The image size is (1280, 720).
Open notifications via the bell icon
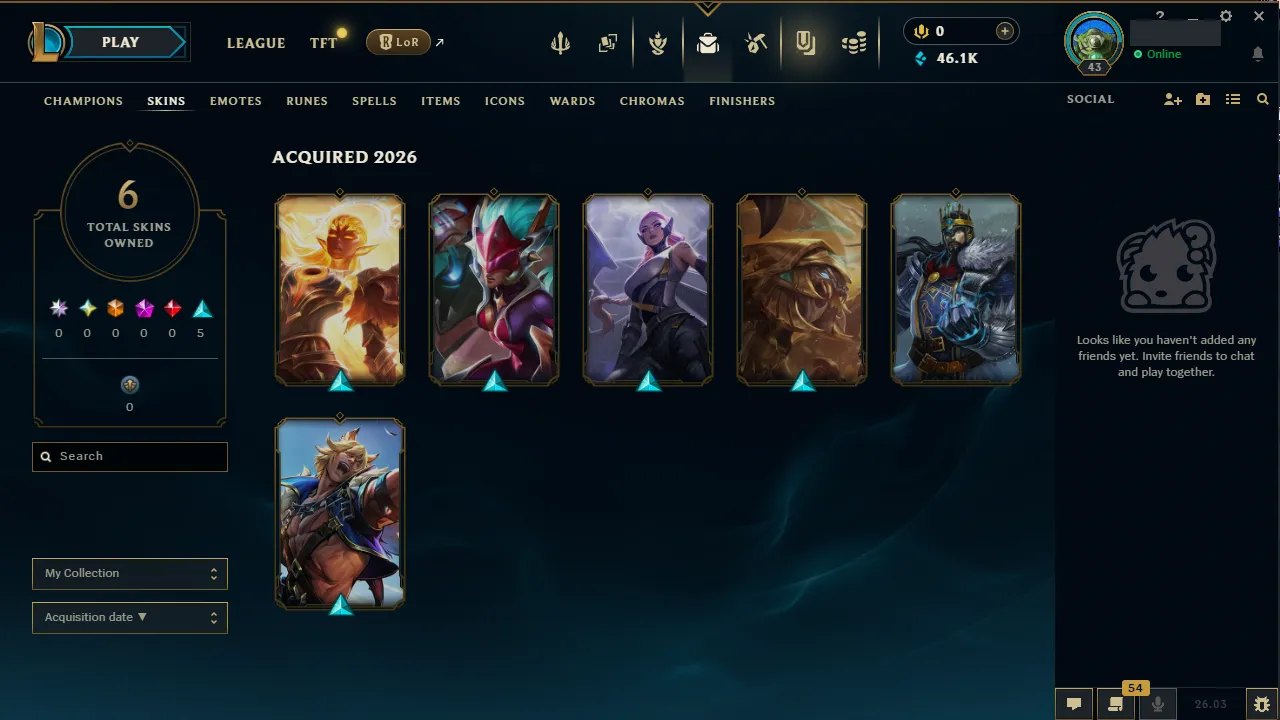coord(1258,54)
